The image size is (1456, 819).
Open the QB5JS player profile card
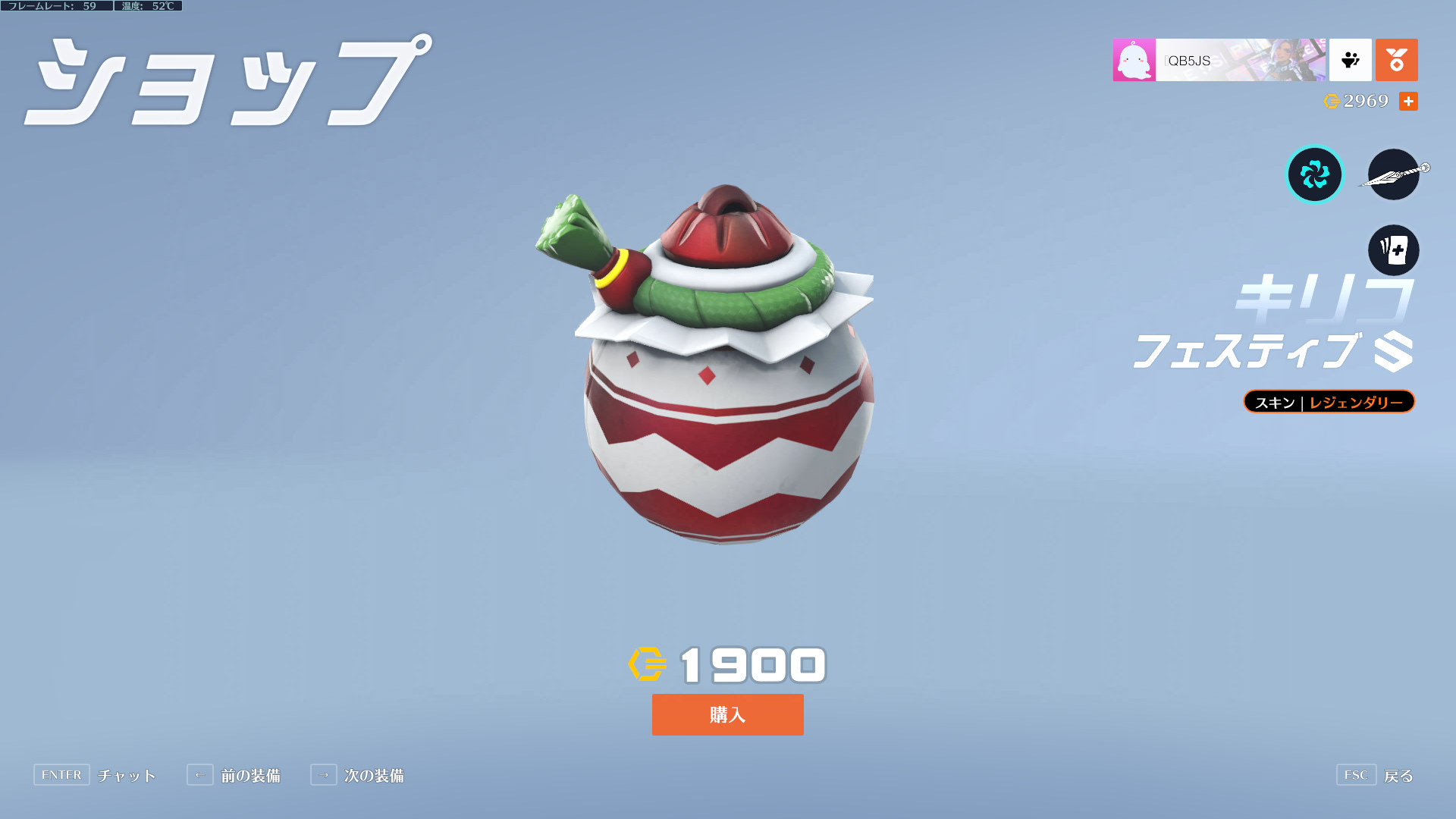tap(1219, 60)
